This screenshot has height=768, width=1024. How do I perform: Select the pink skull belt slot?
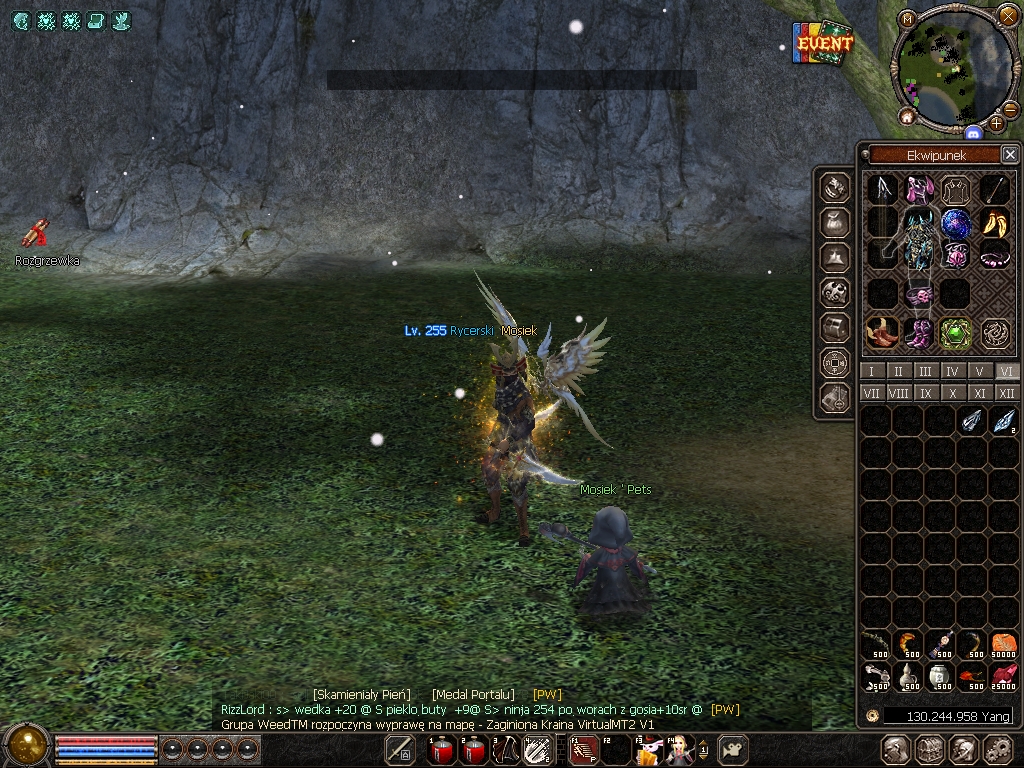tap(919, 296)
